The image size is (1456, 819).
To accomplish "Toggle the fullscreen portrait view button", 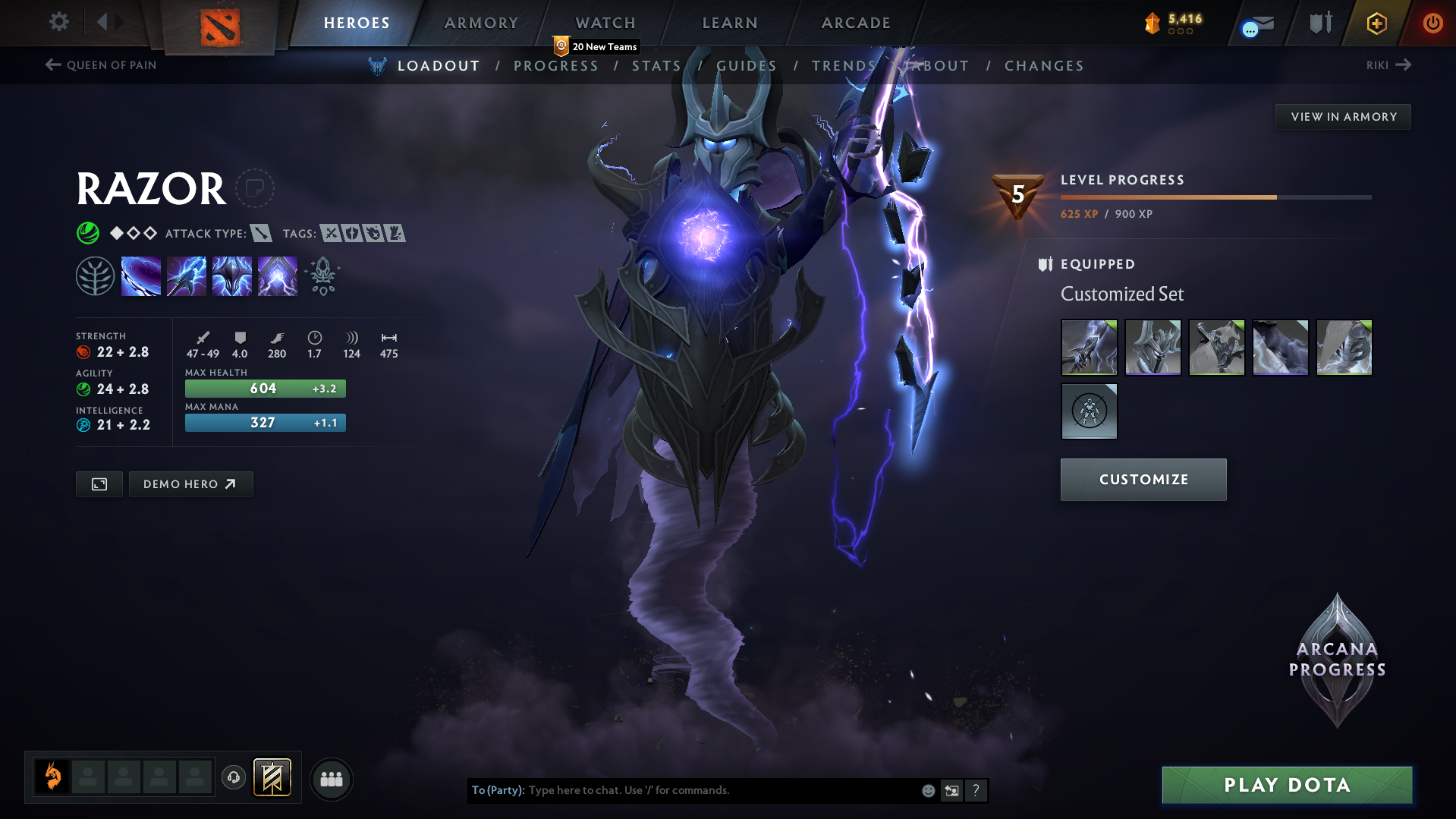I will click(x=98, y=484).
